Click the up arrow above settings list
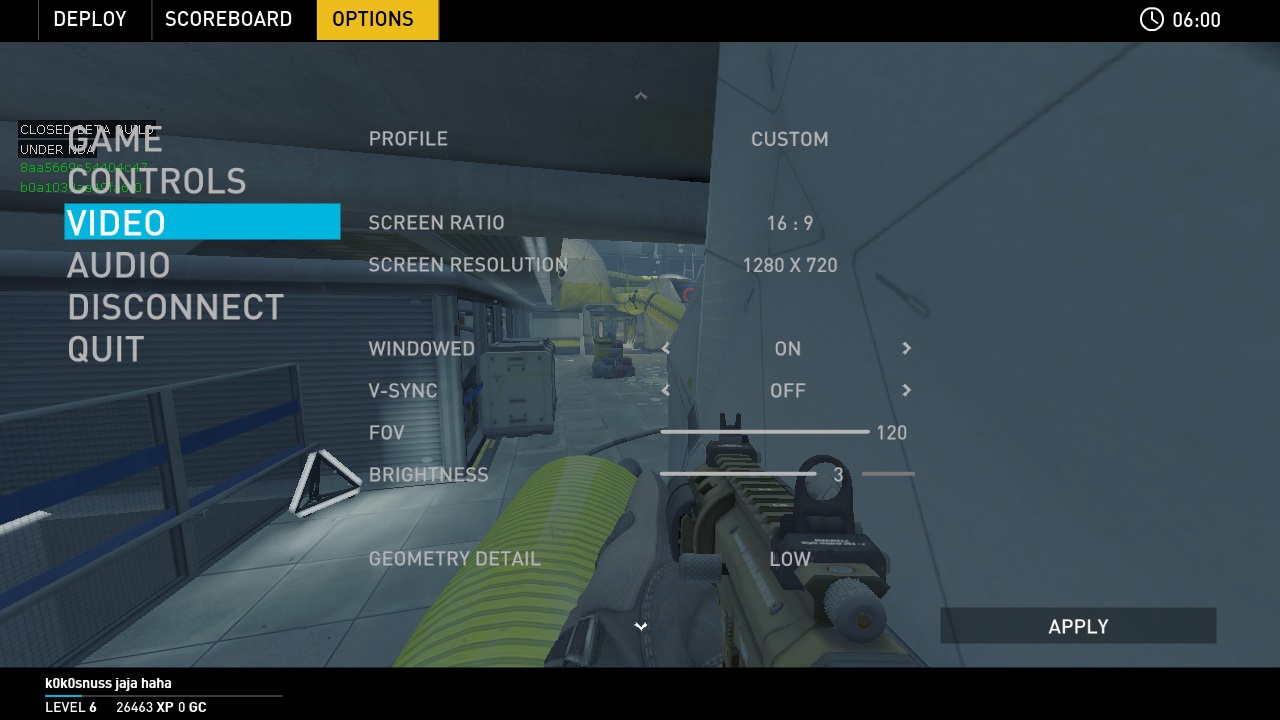Screen dimensions: 1280x720 click(641, 96)
